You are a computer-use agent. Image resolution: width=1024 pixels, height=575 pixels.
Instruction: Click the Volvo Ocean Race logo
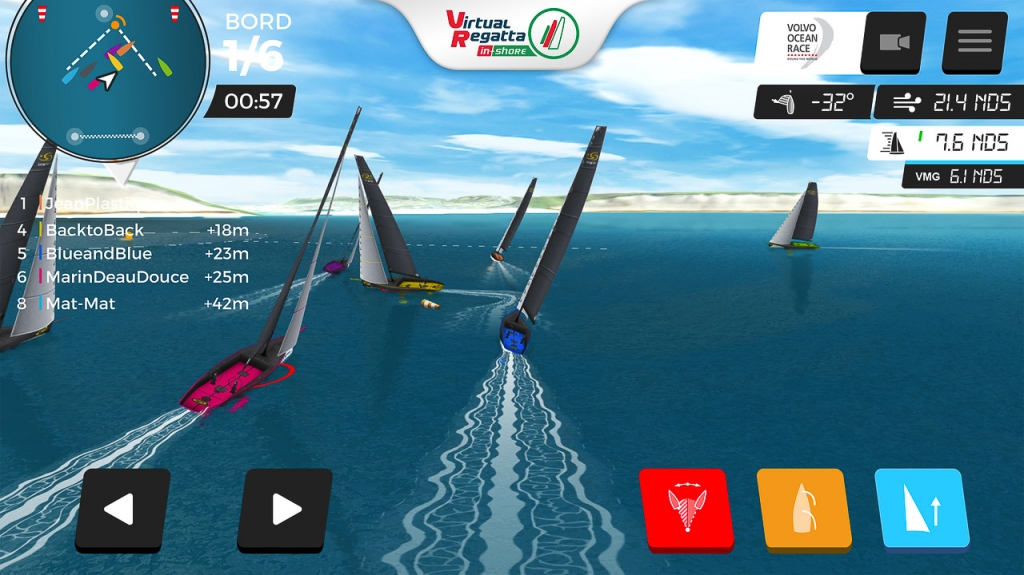pos(809,42)
